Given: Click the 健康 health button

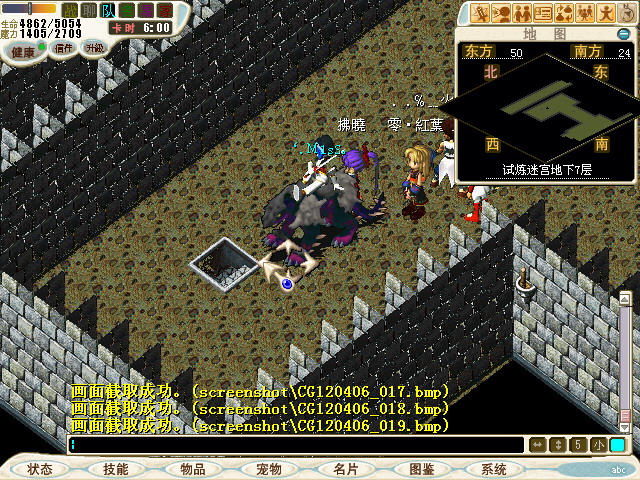Looking at the screenshot, I should click(x=22, y=51).
